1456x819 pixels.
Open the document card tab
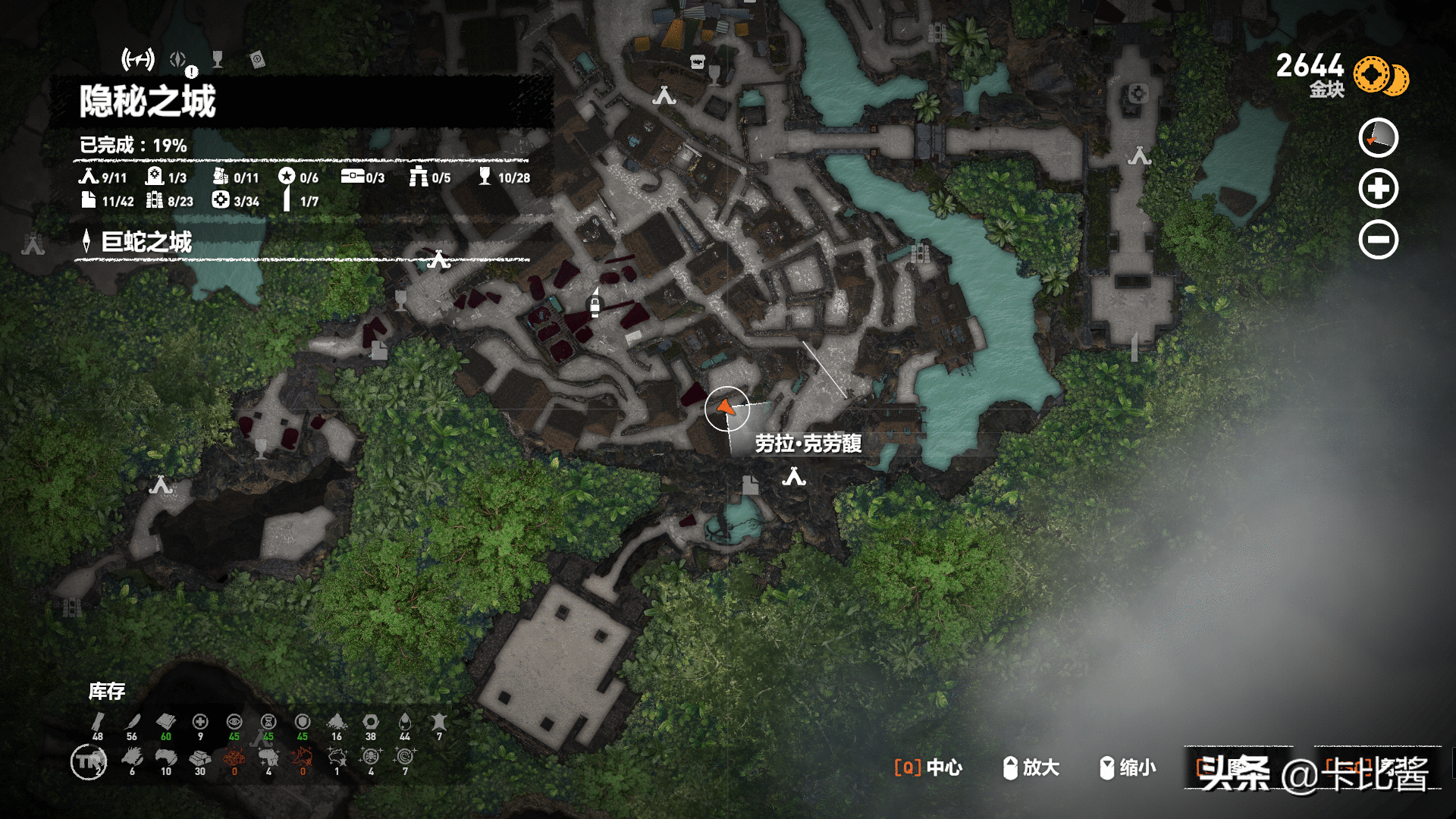(257, 60)
